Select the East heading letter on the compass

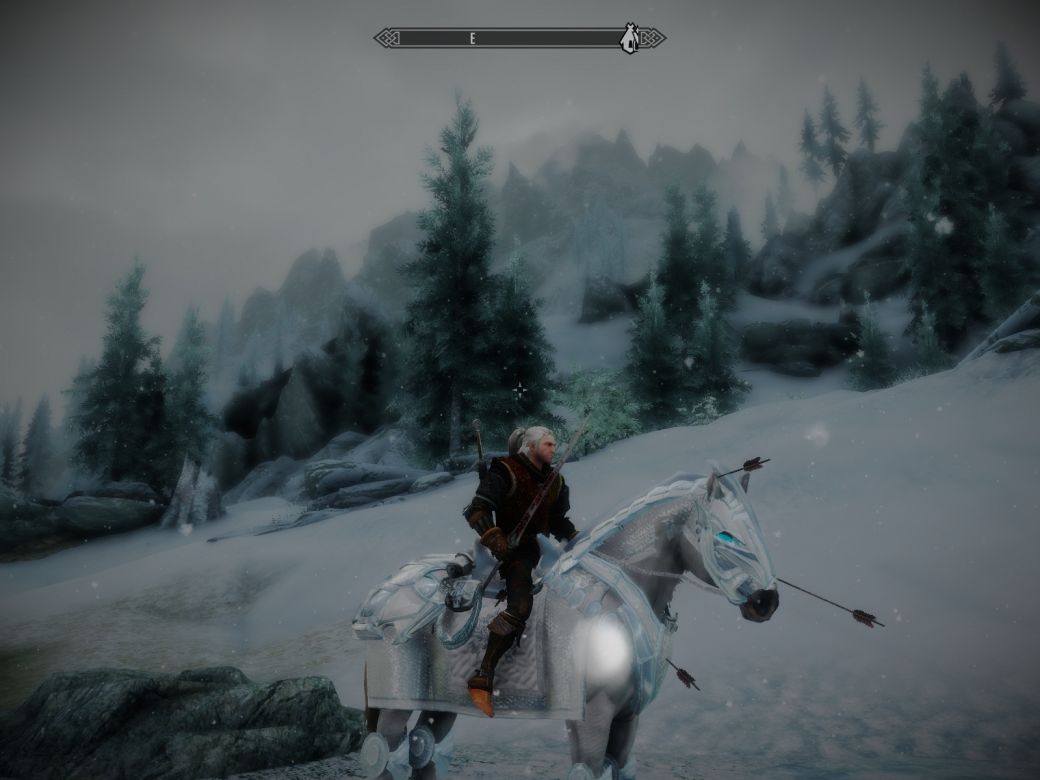click(x=472, y=38)
